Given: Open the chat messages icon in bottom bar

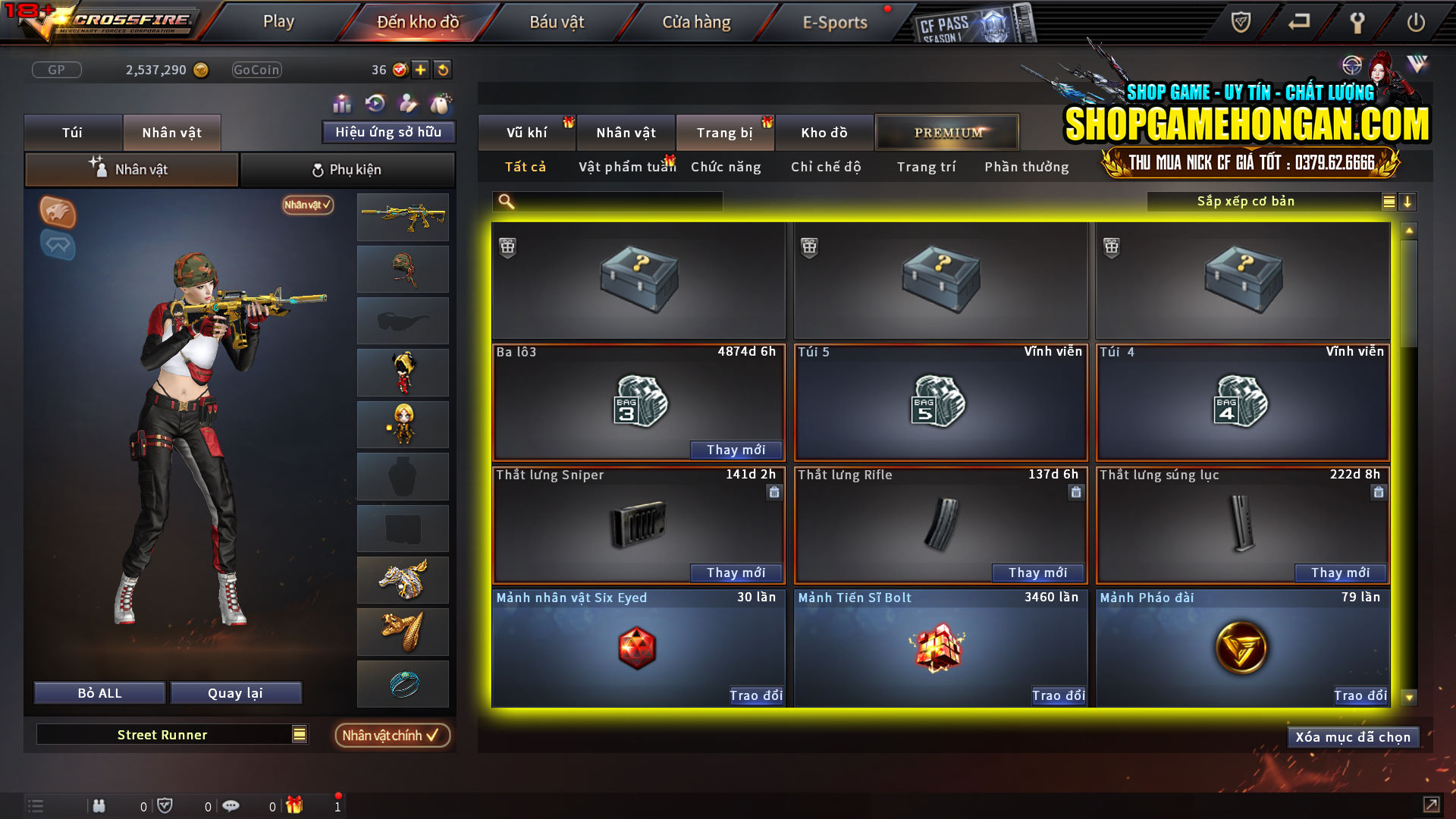Looking at the screenshot, I should tap(231, 805).
